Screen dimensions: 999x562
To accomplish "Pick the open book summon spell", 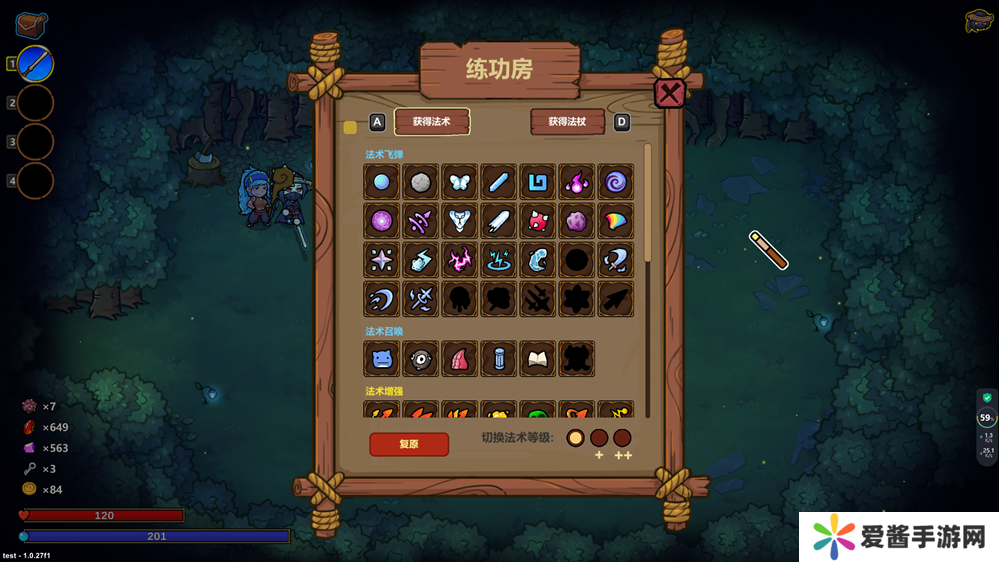I will click(x=538, y=358).
